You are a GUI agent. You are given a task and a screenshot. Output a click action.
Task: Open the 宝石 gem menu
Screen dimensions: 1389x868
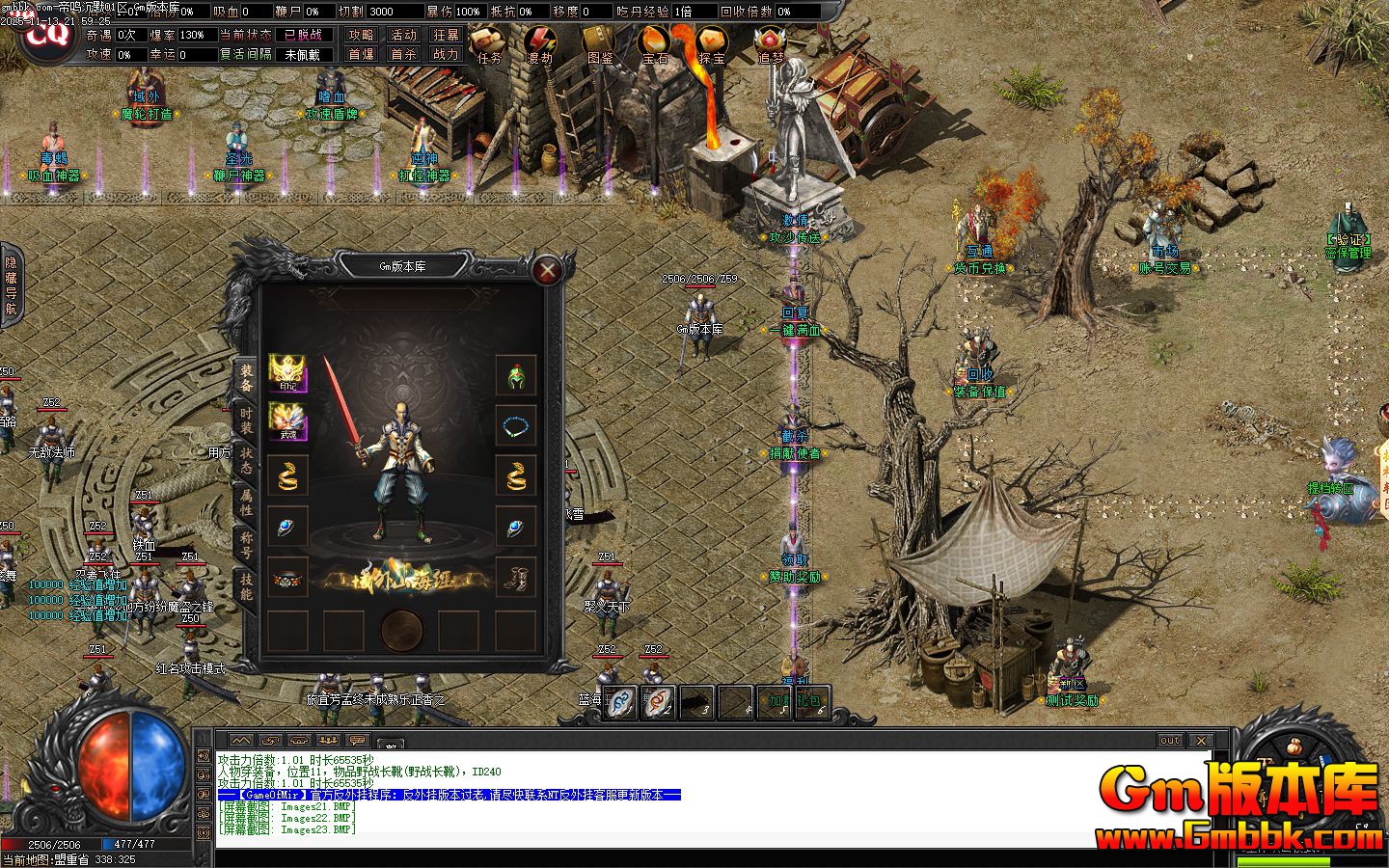tap(655, 44)
